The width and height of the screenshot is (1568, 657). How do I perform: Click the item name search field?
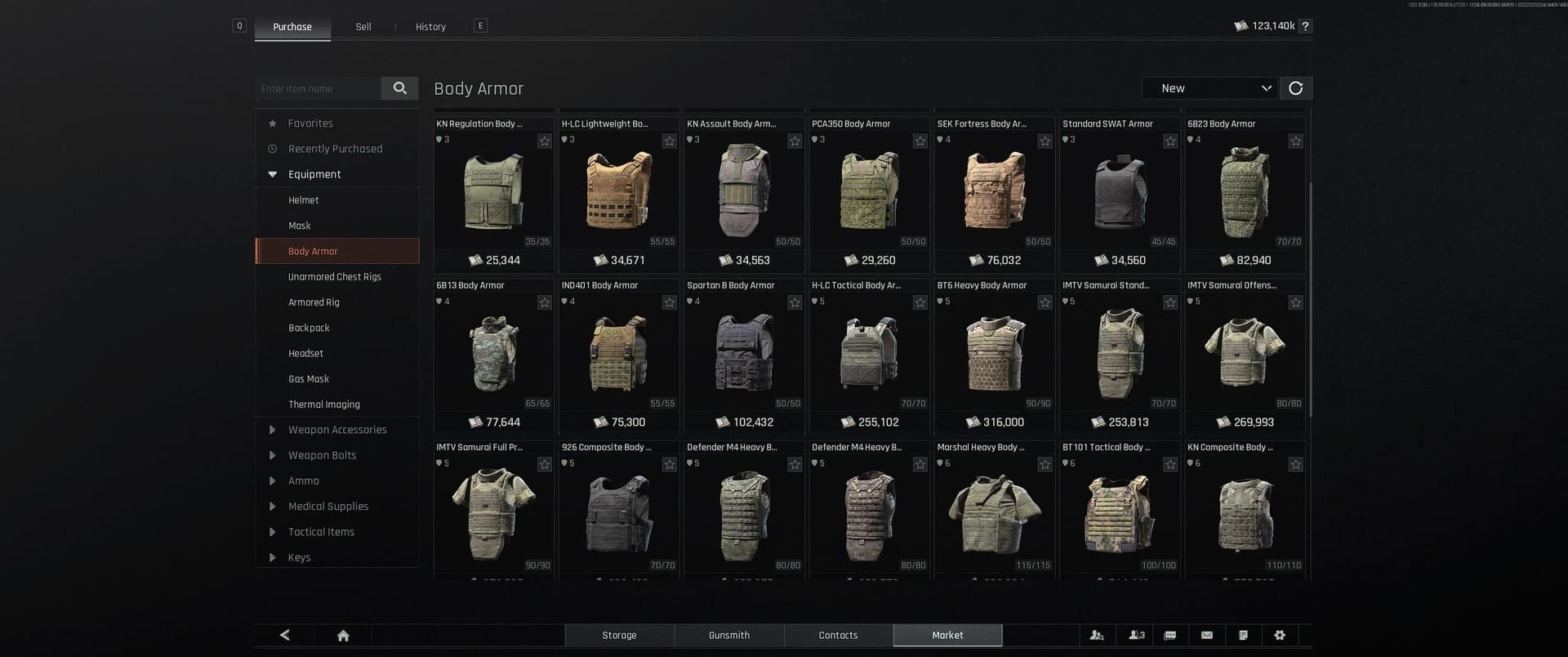click(318, 87)
